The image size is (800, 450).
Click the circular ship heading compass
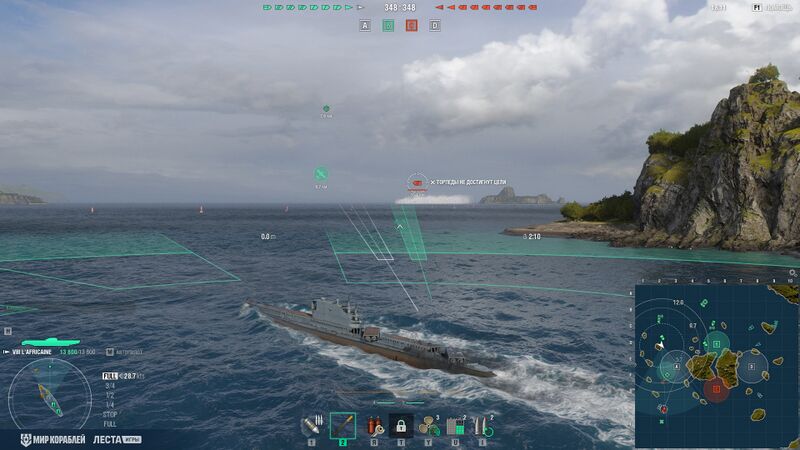(49, 394)
